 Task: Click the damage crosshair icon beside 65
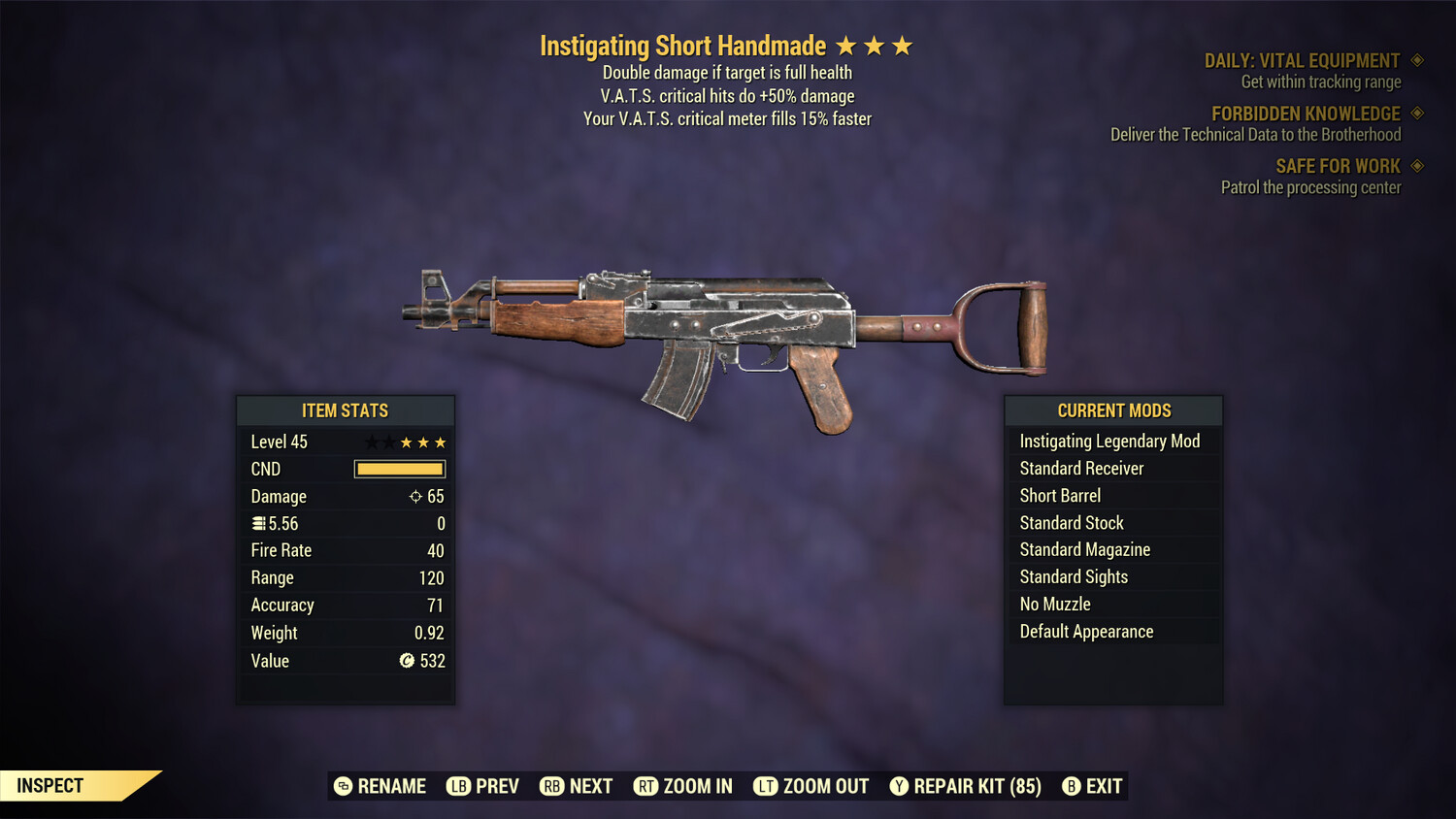click(415, 496)
